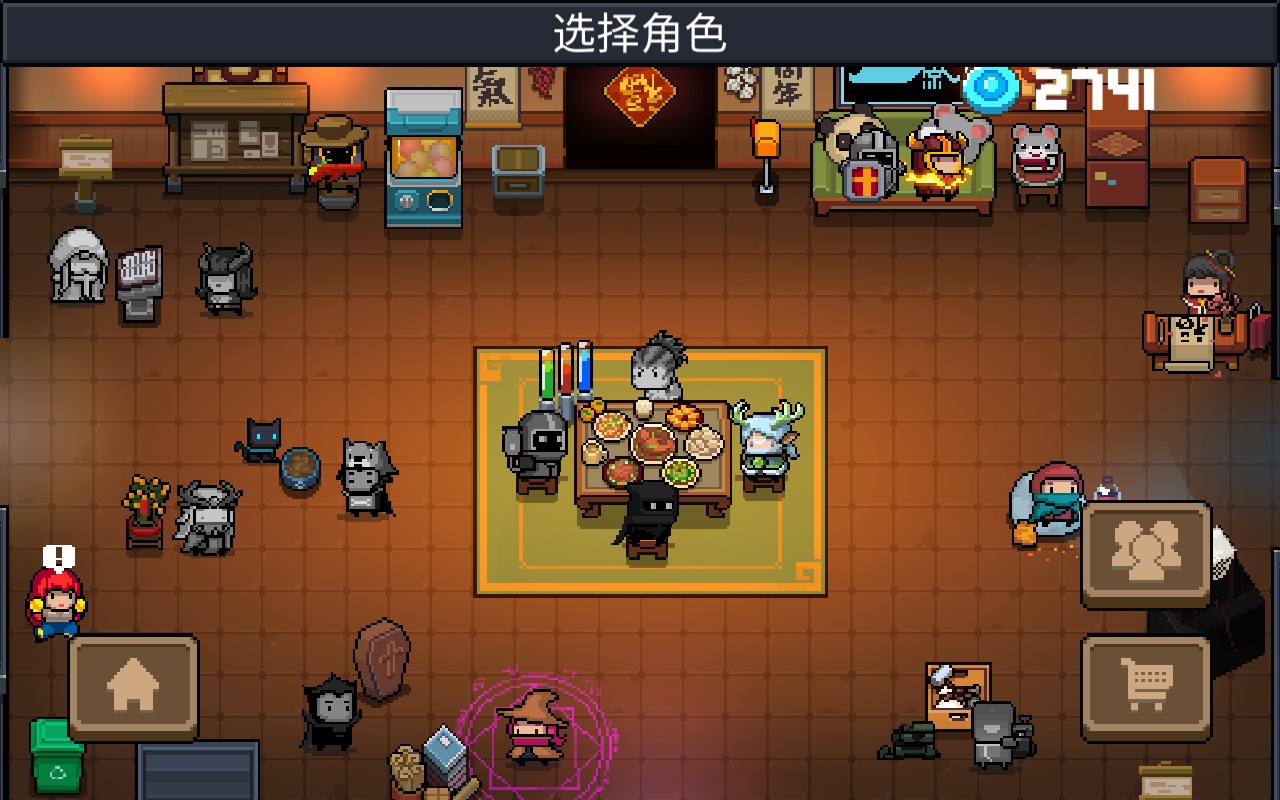Return home with the house button
Screen dimensions: 1280x800
point(133,688)
